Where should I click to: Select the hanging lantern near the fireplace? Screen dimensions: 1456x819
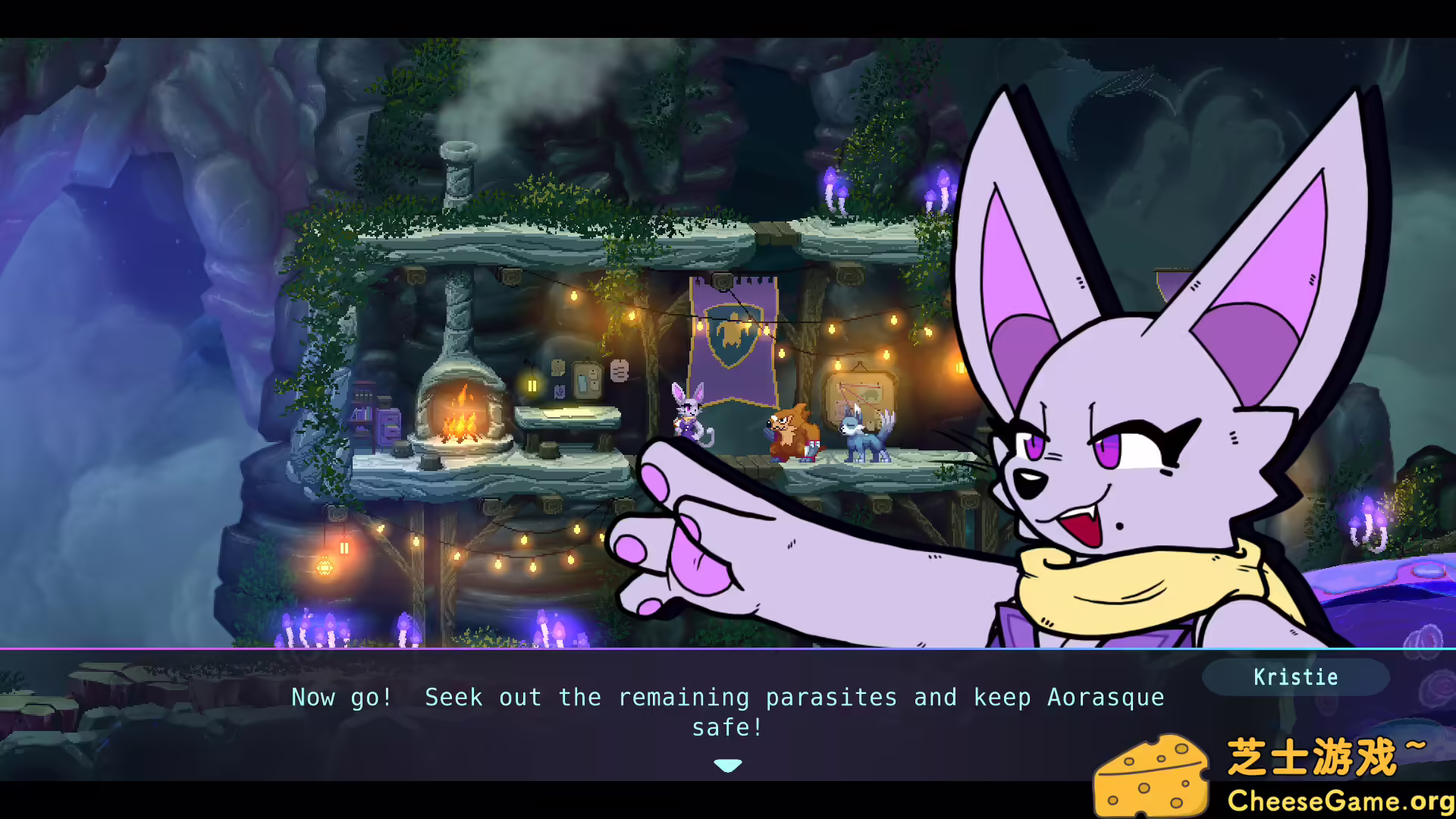(531, 387)
